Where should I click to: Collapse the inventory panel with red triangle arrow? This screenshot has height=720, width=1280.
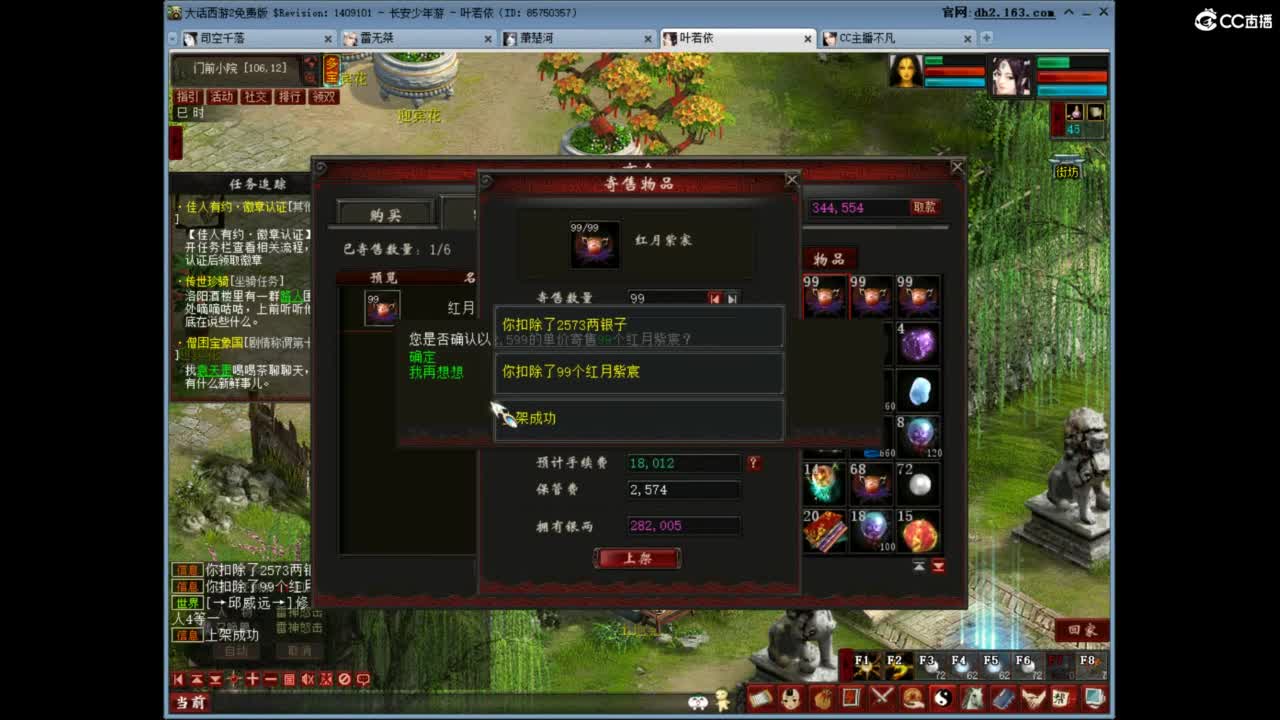click(938, 565)
